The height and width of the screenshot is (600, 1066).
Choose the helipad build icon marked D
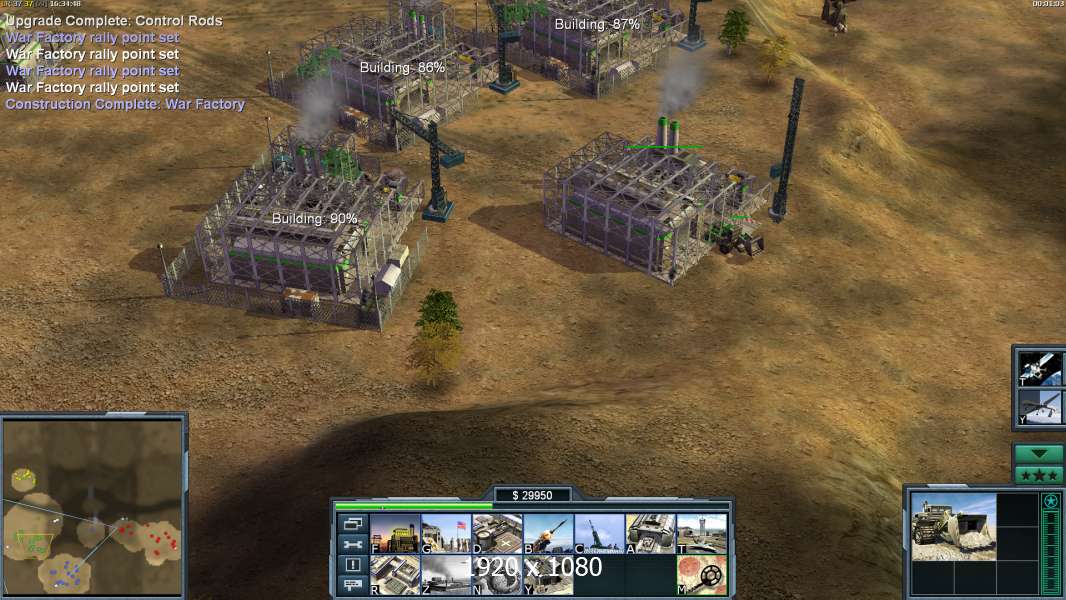497,534
